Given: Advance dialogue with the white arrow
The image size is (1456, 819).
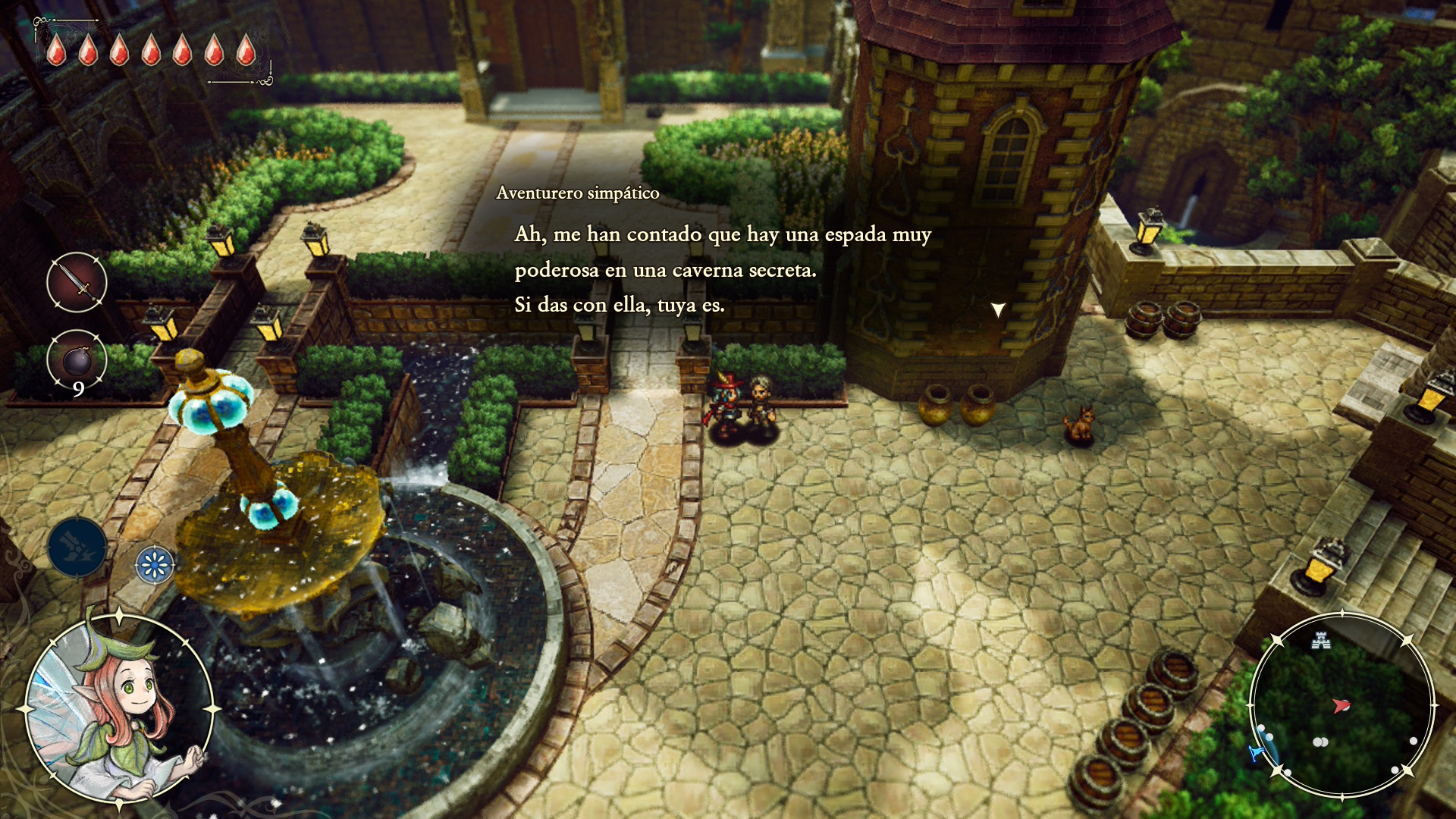Looking at the screenshot, I should [998, 309].
